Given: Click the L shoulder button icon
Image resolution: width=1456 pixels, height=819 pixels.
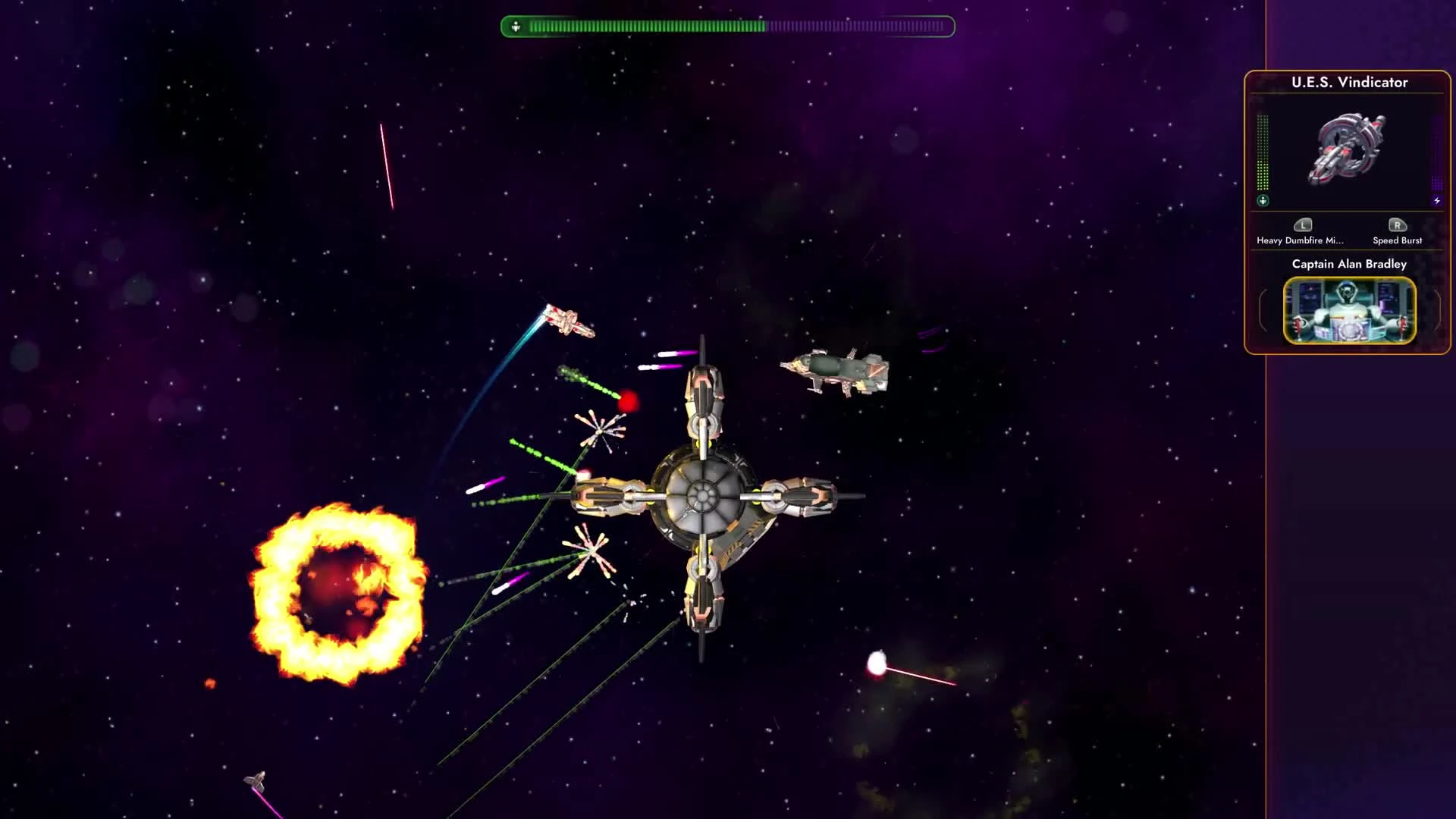Looking at the screenshot, I should [x=1302, y=225].
